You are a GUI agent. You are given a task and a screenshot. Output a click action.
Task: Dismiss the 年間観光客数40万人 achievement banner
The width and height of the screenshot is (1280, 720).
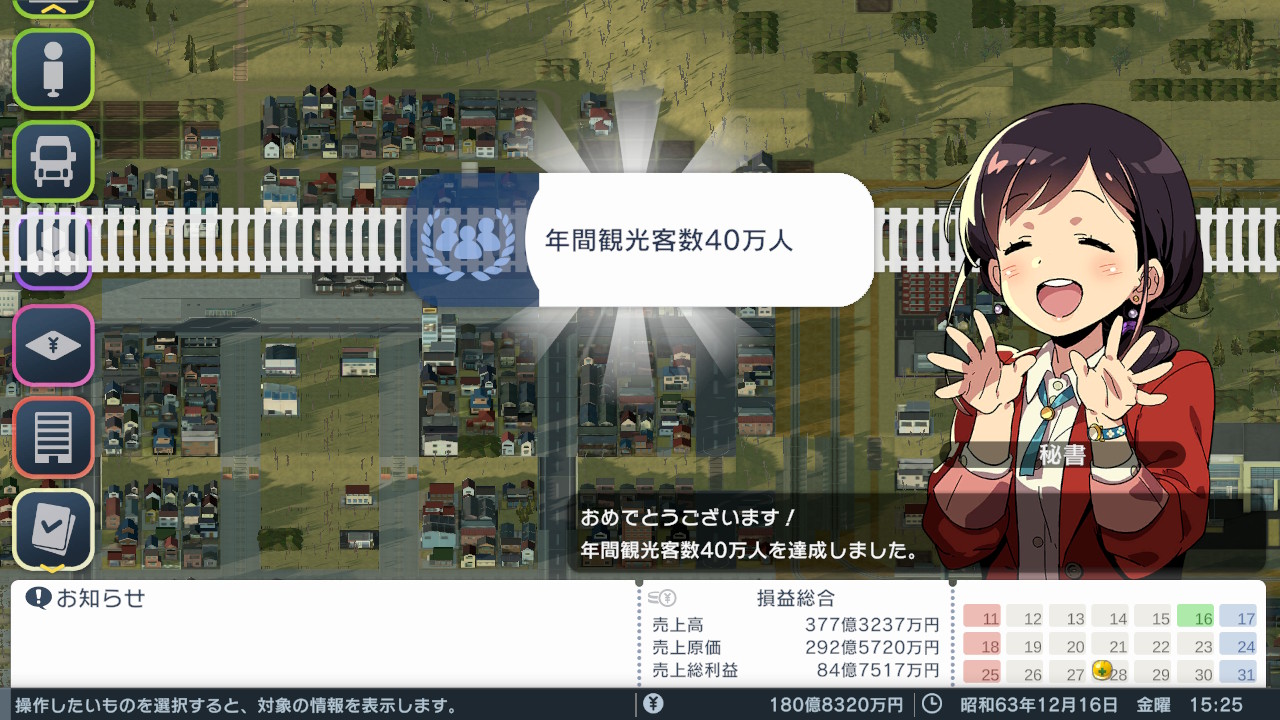pos(698,240)
